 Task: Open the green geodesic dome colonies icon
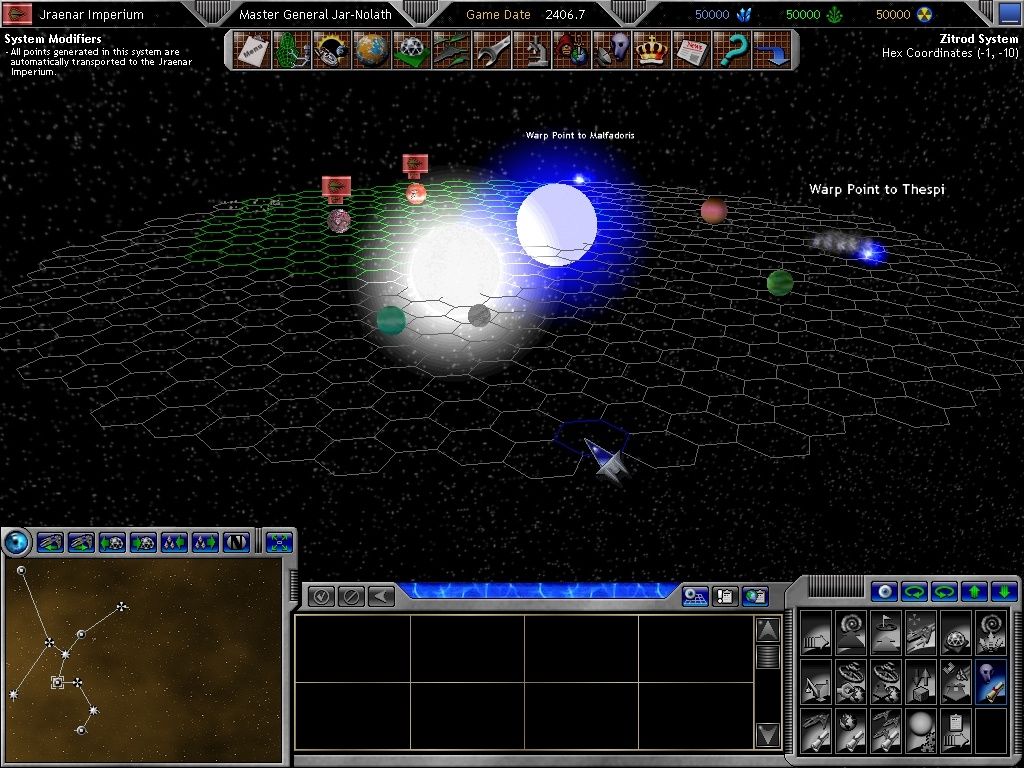point(410,50)
